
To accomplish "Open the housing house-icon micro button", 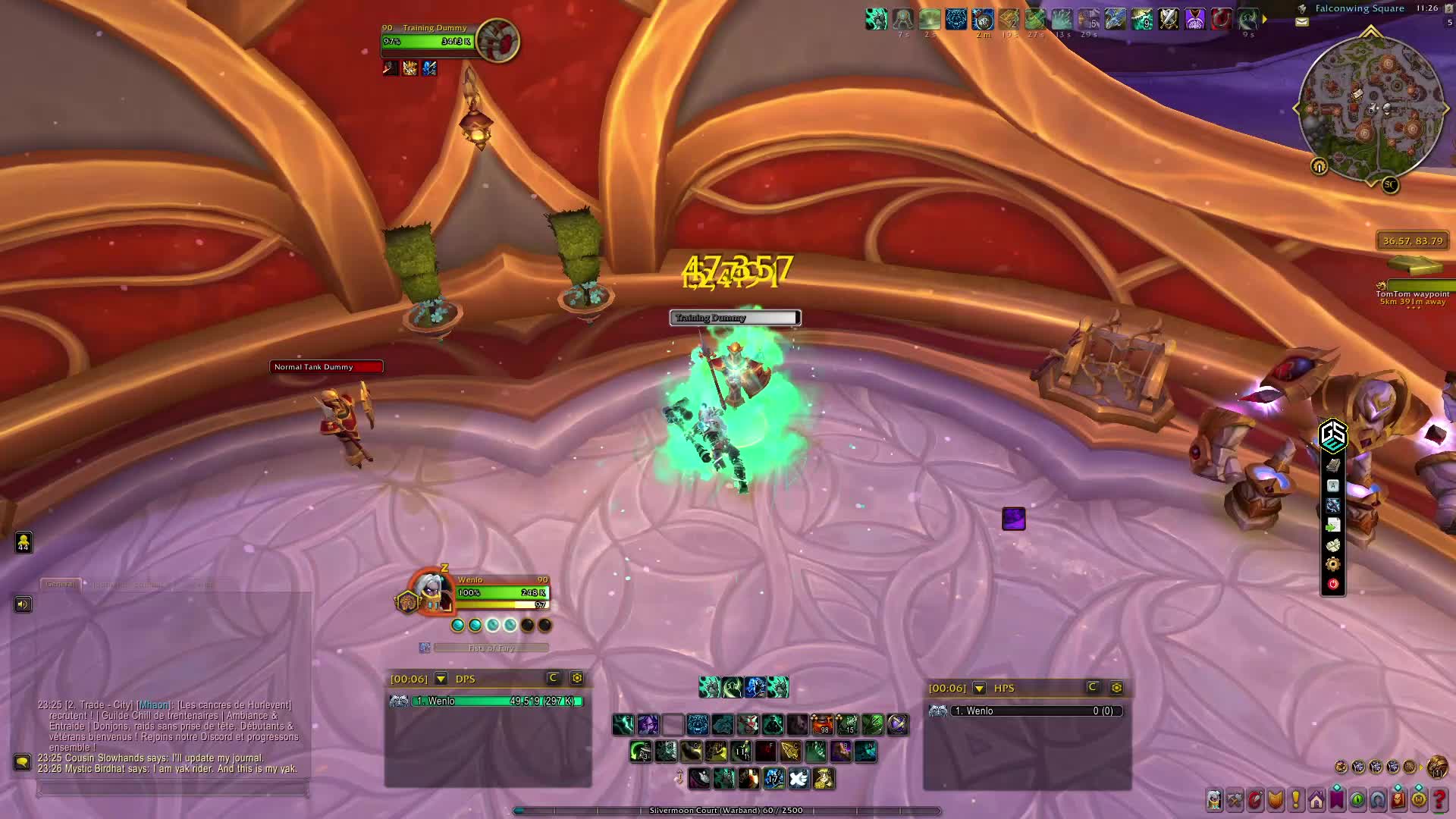I will (x=1316, y=799).
